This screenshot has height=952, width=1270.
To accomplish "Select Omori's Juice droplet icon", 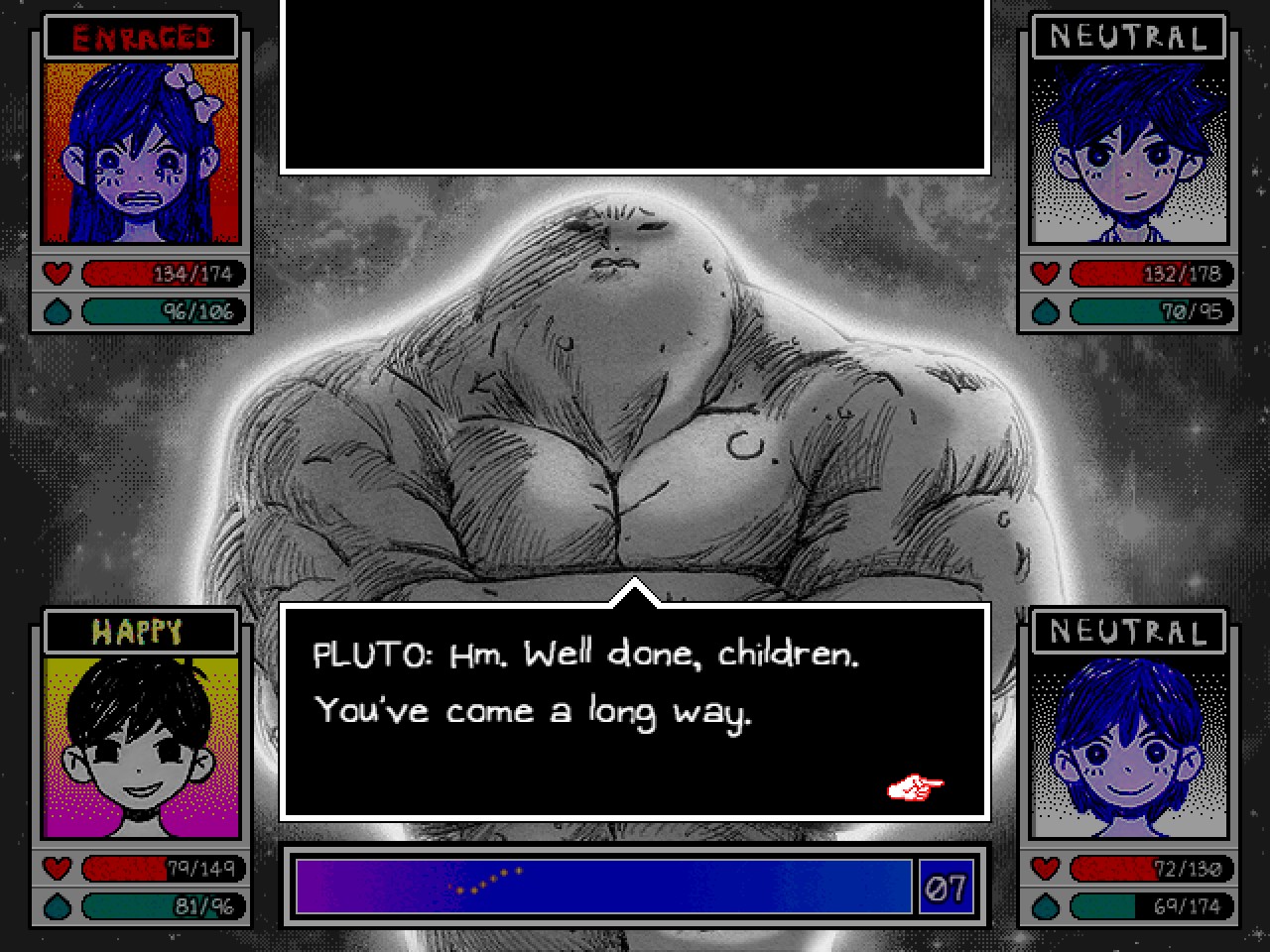I will pyautogui.click(x=1043, y=311).
